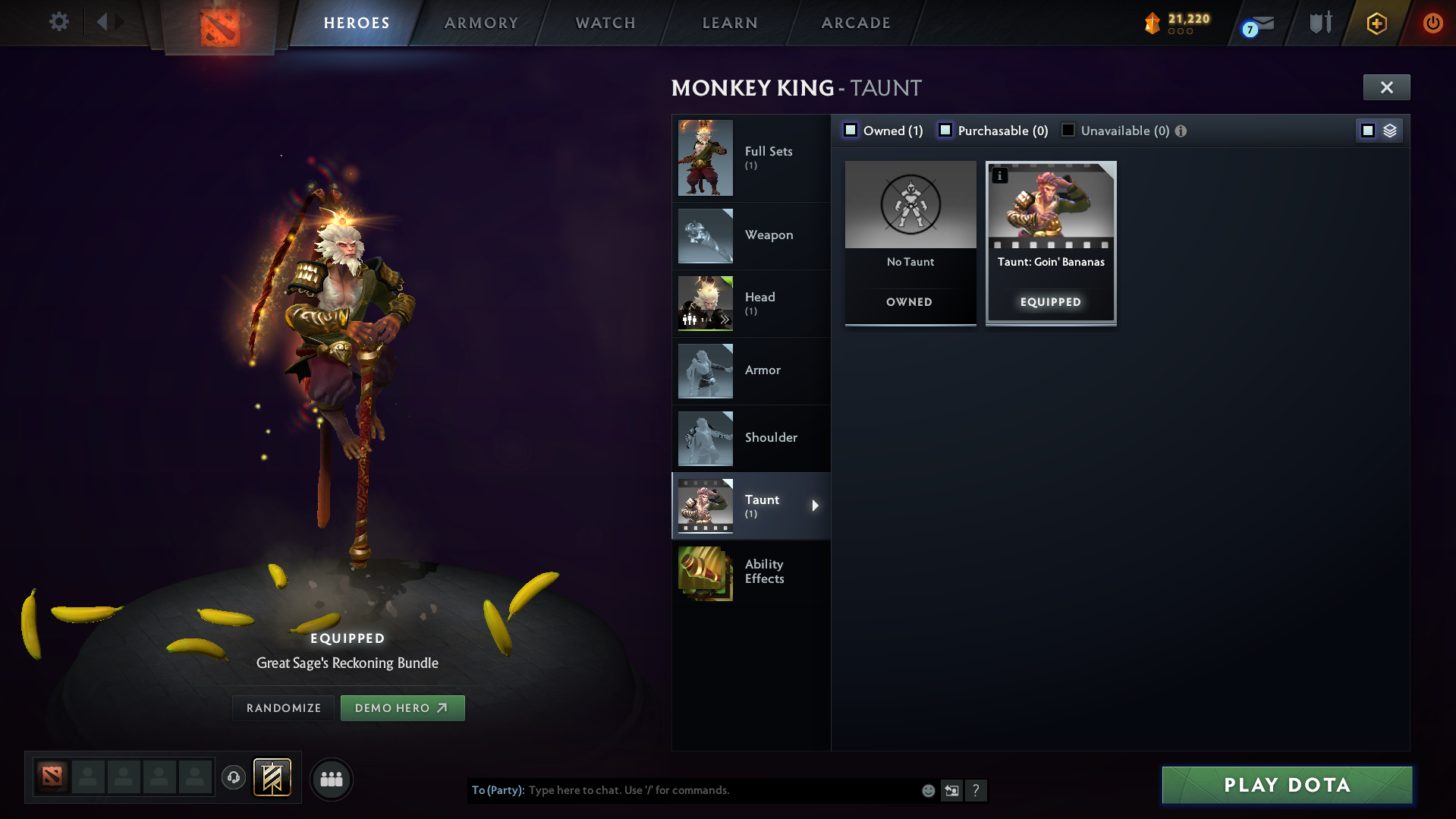Image resolution: width=1456 pixels, height=819 pixels.
Task: Click the RANDOMIZE button
Action: [282, 707]
